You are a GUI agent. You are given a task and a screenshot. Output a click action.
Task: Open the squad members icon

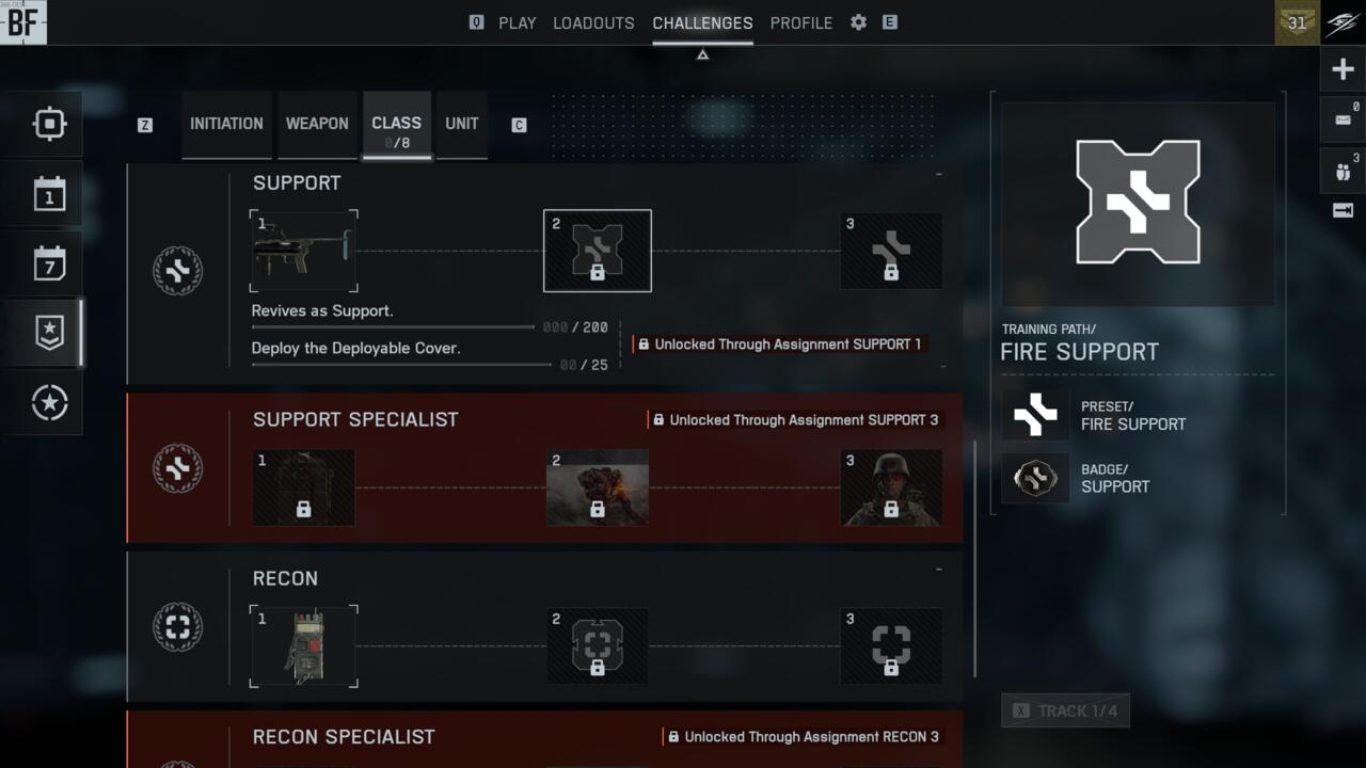coord(1343,170)
